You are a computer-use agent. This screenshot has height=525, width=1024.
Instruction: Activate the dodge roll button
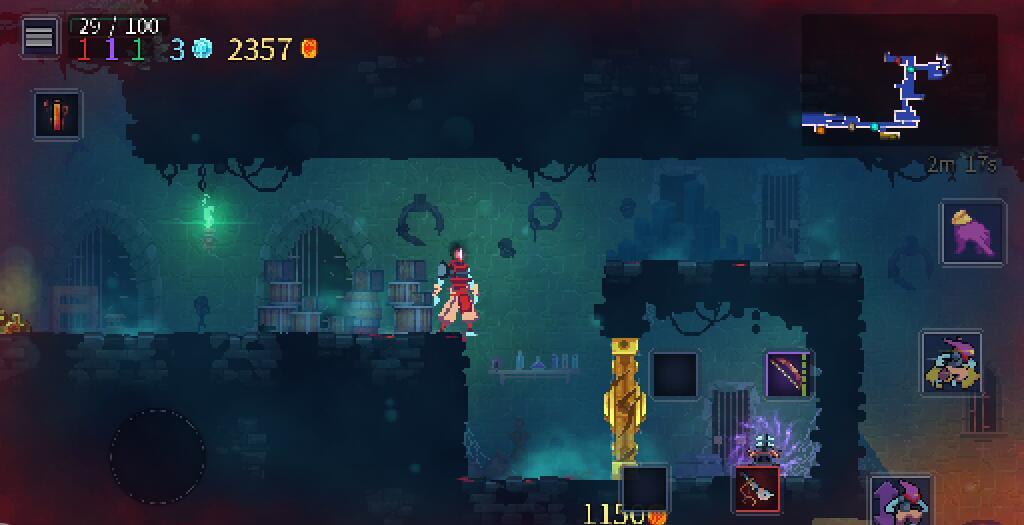pos(951,363)
